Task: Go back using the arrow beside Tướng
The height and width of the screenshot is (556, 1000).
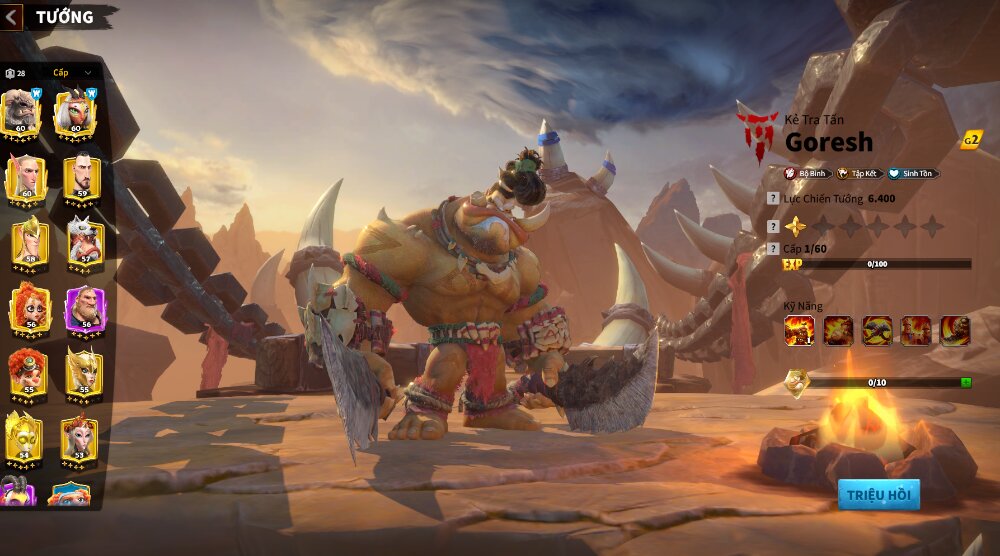Action: (x=13, y=16)
